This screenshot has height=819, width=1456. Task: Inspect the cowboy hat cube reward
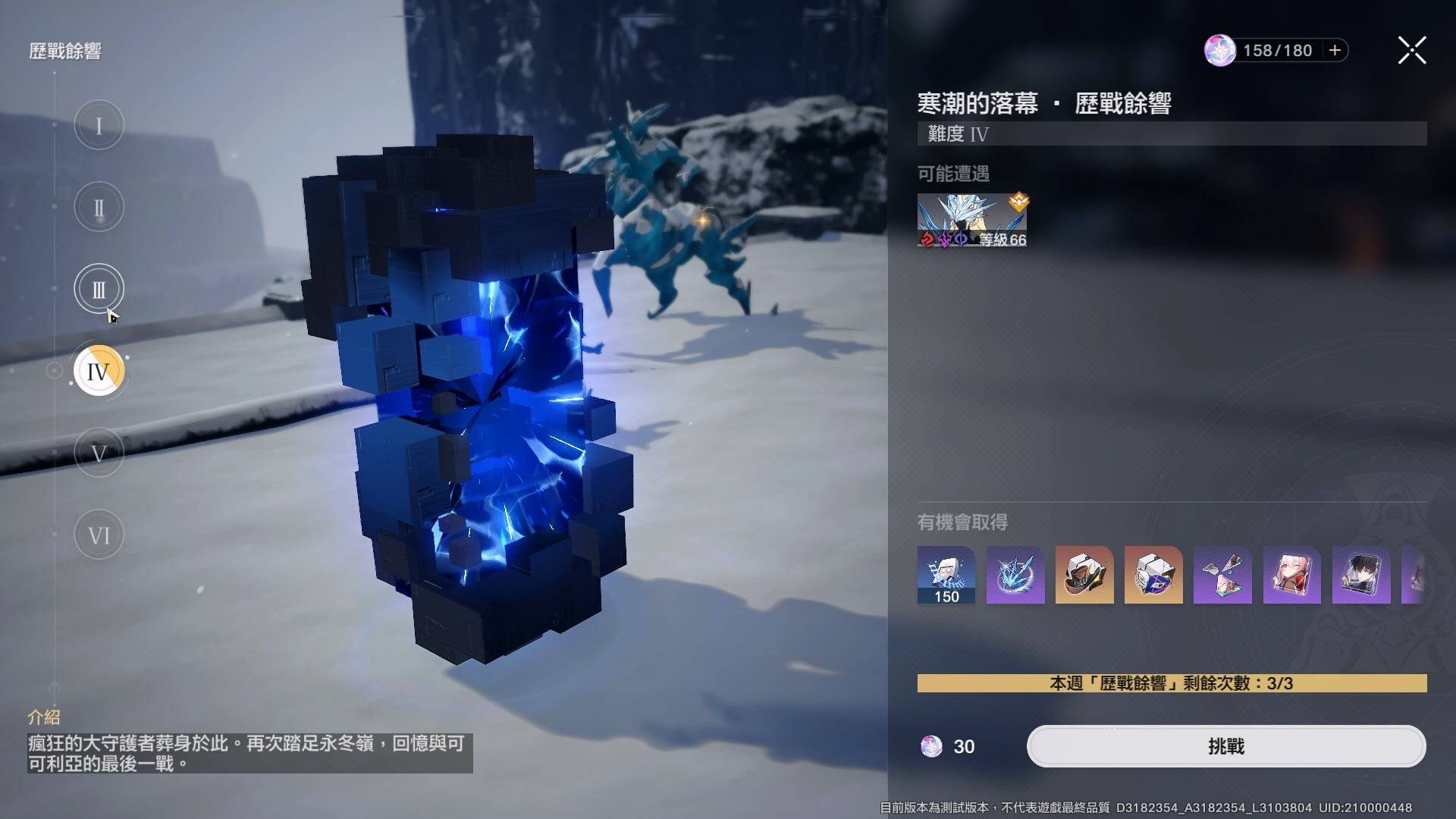[1084, 575]
